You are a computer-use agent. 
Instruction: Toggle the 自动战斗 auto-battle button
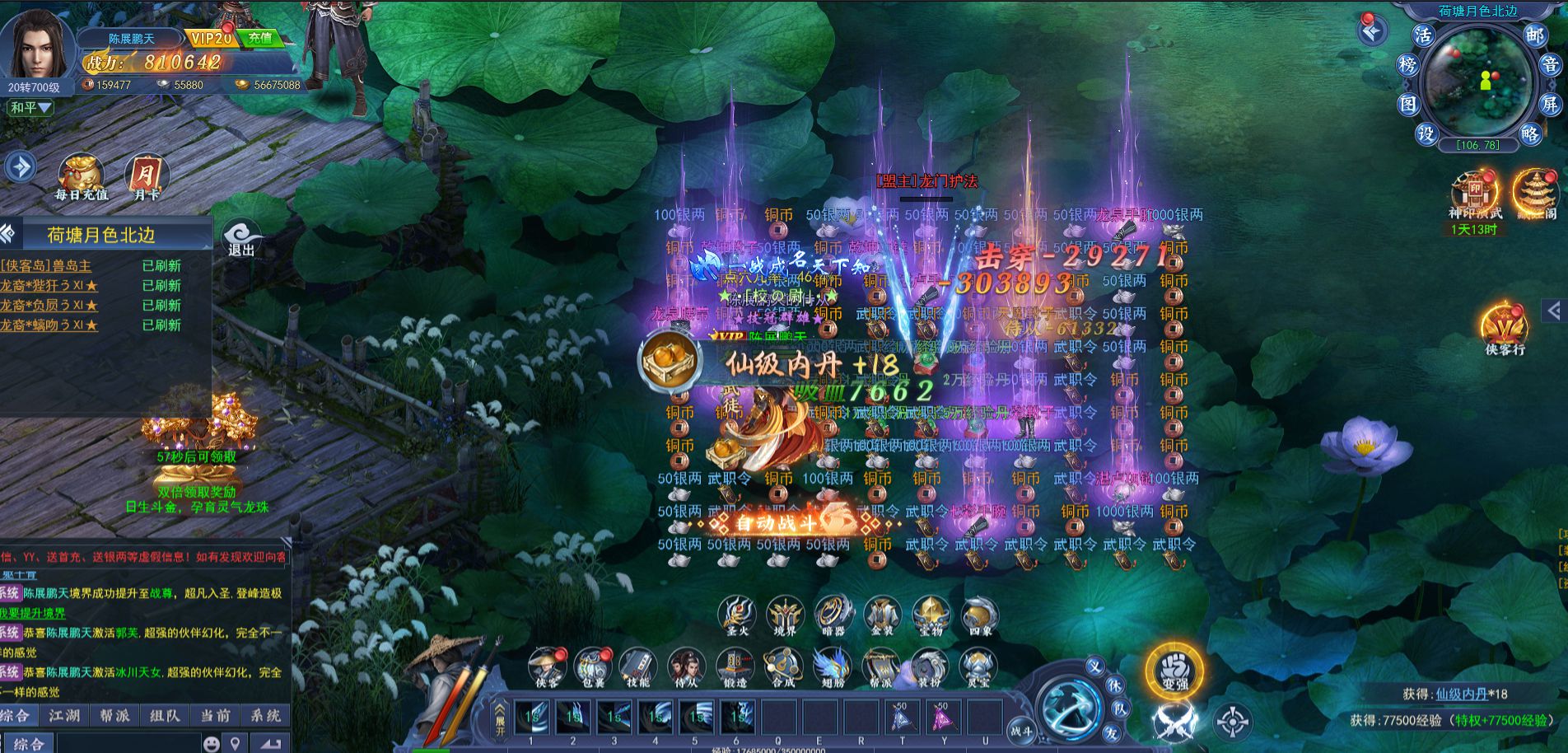coord(776,522)
